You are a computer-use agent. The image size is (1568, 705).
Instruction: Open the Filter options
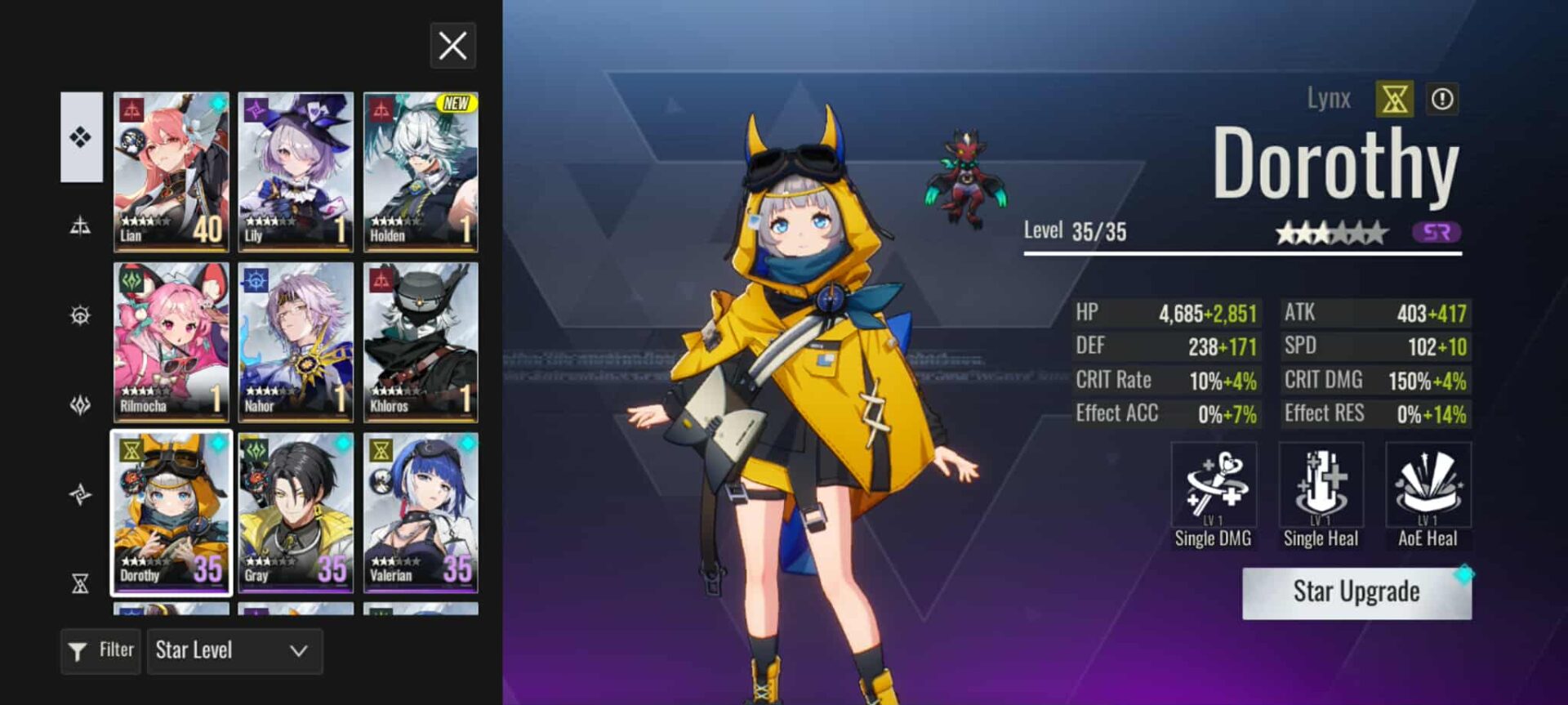[100, 651]
